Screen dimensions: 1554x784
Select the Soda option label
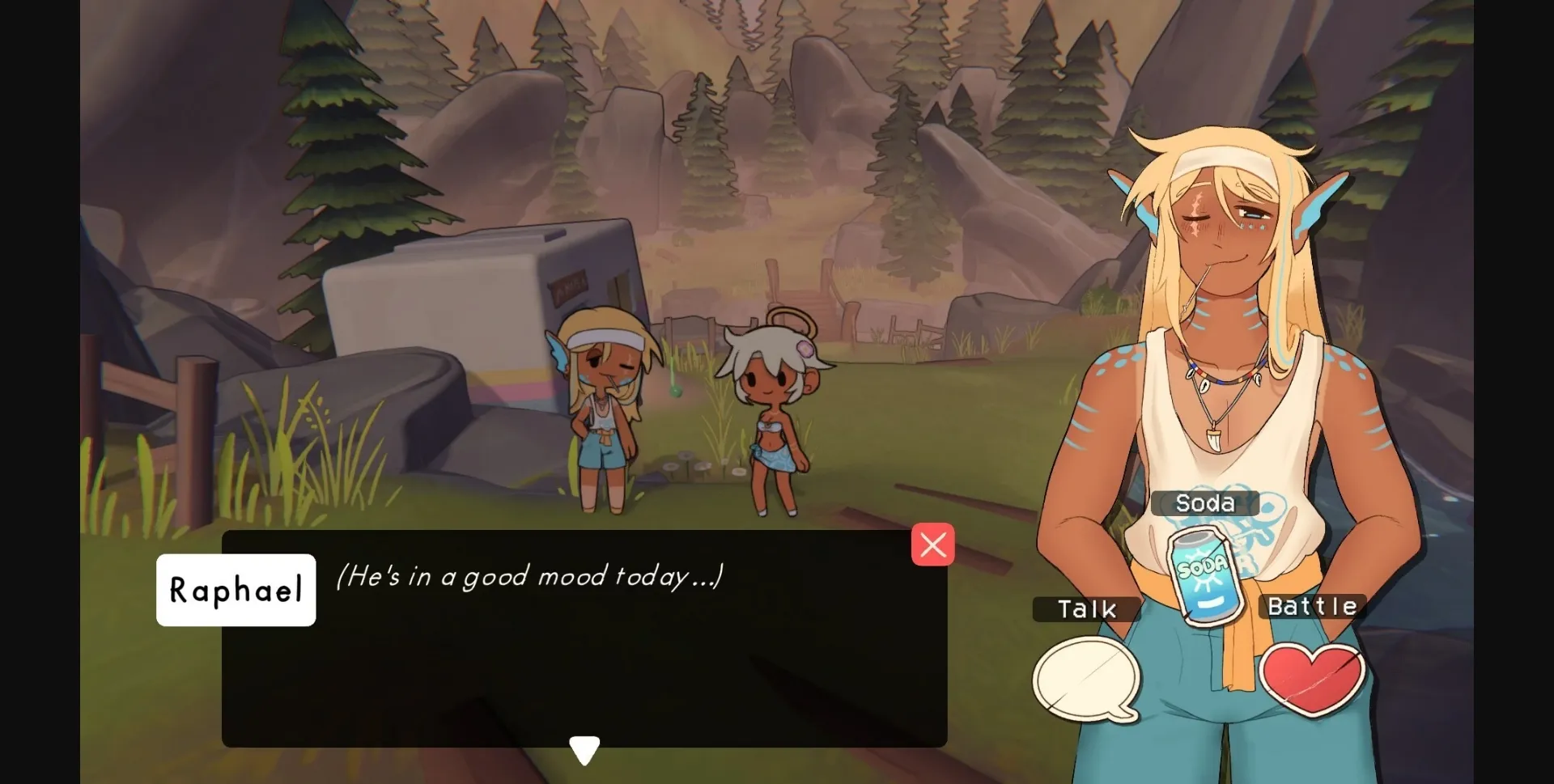click(1207, 502)
